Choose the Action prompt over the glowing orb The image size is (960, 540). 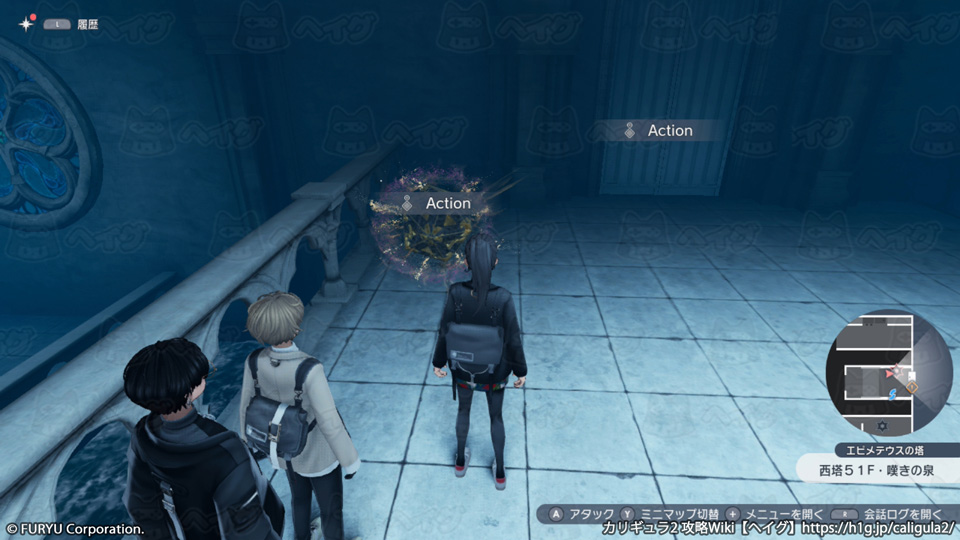coord(436,203)
